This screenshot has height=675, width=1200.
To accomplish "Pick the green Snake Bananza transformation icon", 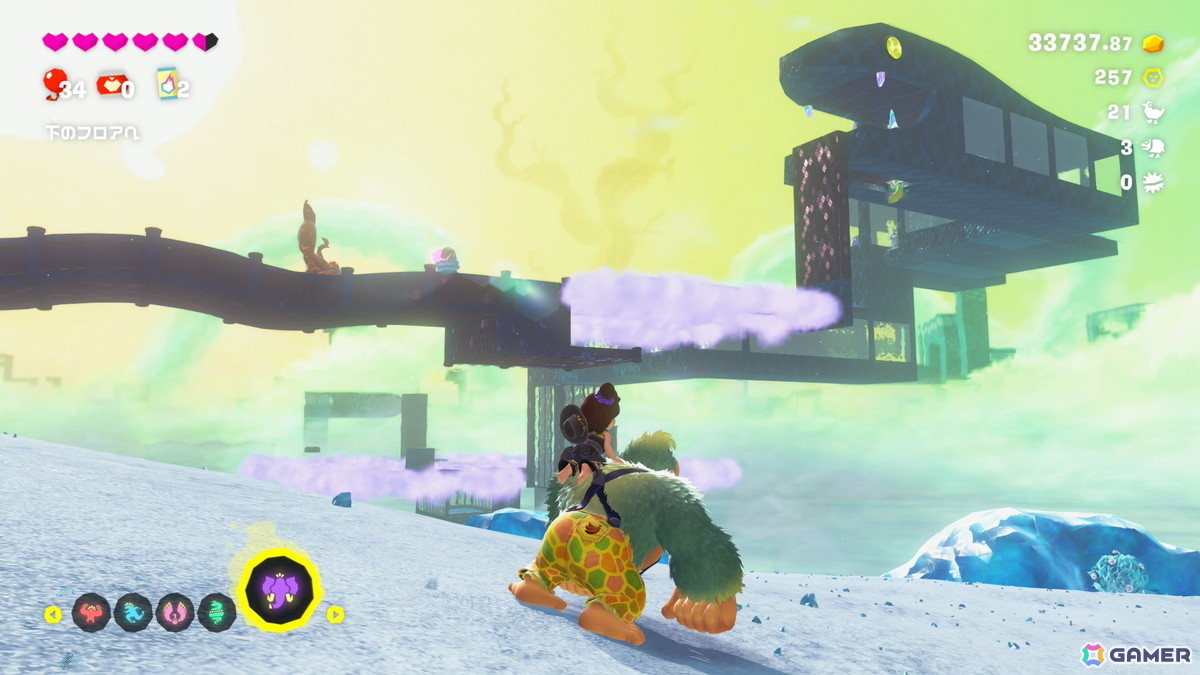I will point(217,612).
